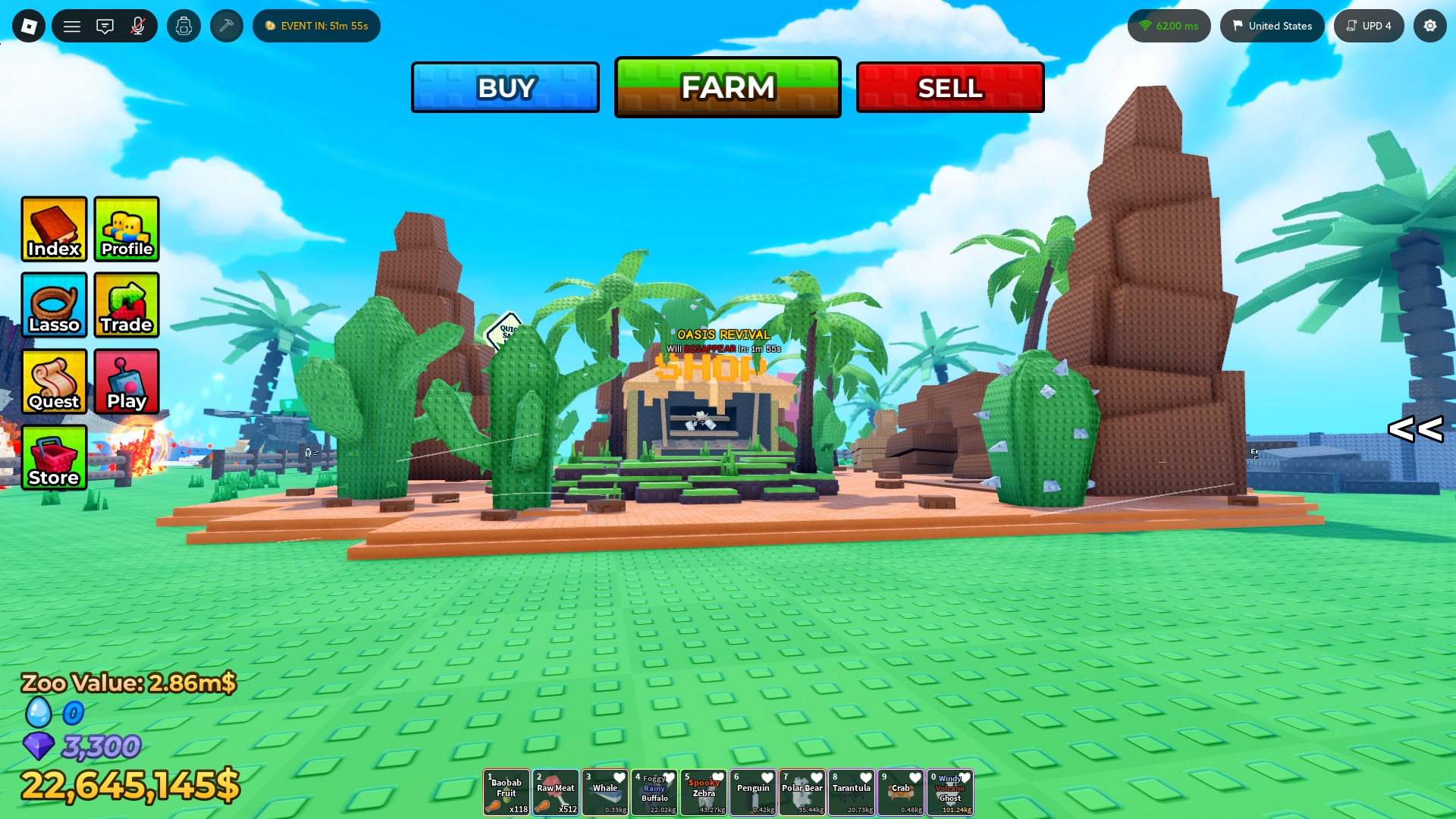
Task: Open the Trade menu
Action: tap(126, 306)
